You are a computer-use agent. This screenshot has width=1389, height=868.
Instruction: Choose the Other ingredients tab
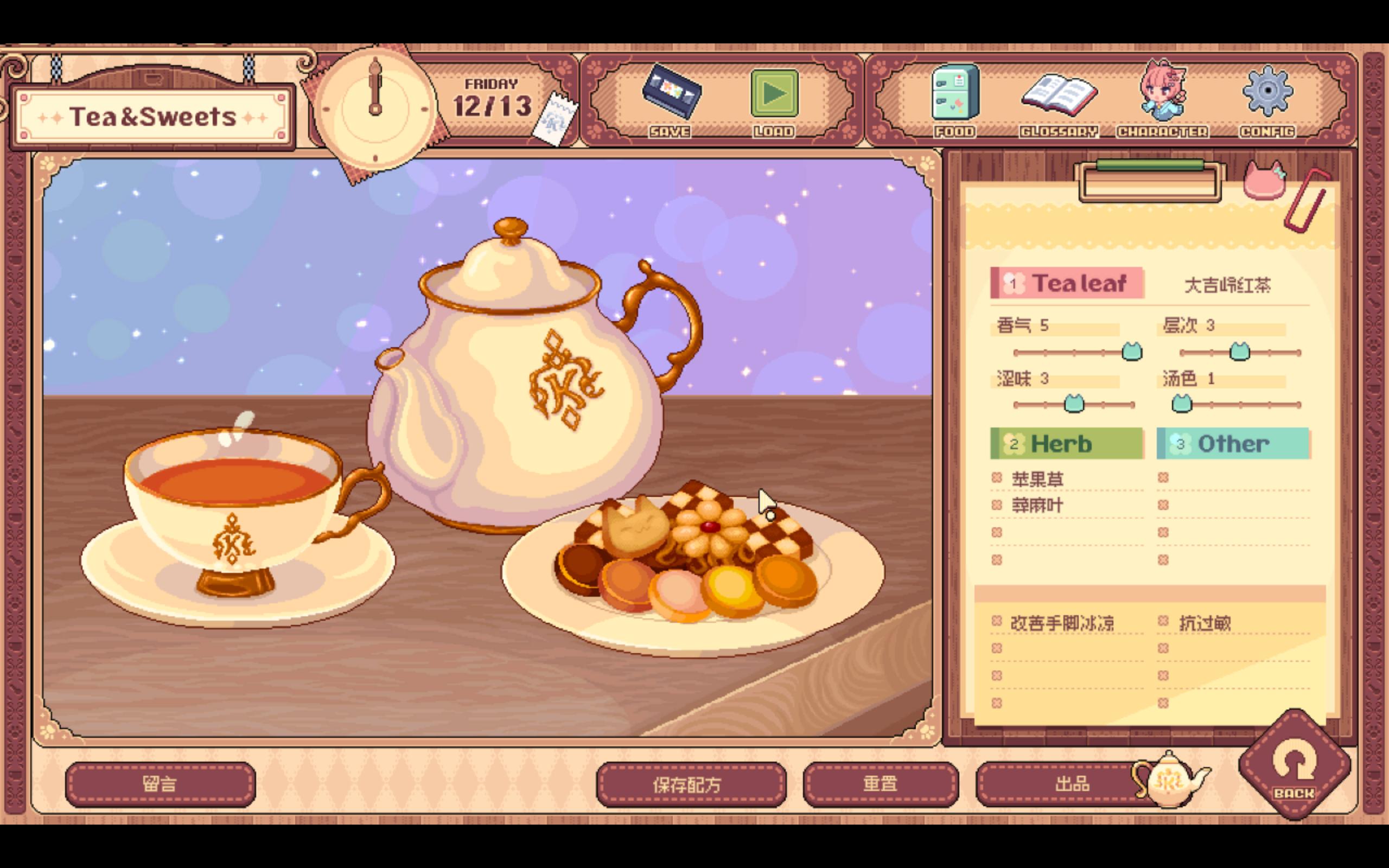pos(1232,443)
